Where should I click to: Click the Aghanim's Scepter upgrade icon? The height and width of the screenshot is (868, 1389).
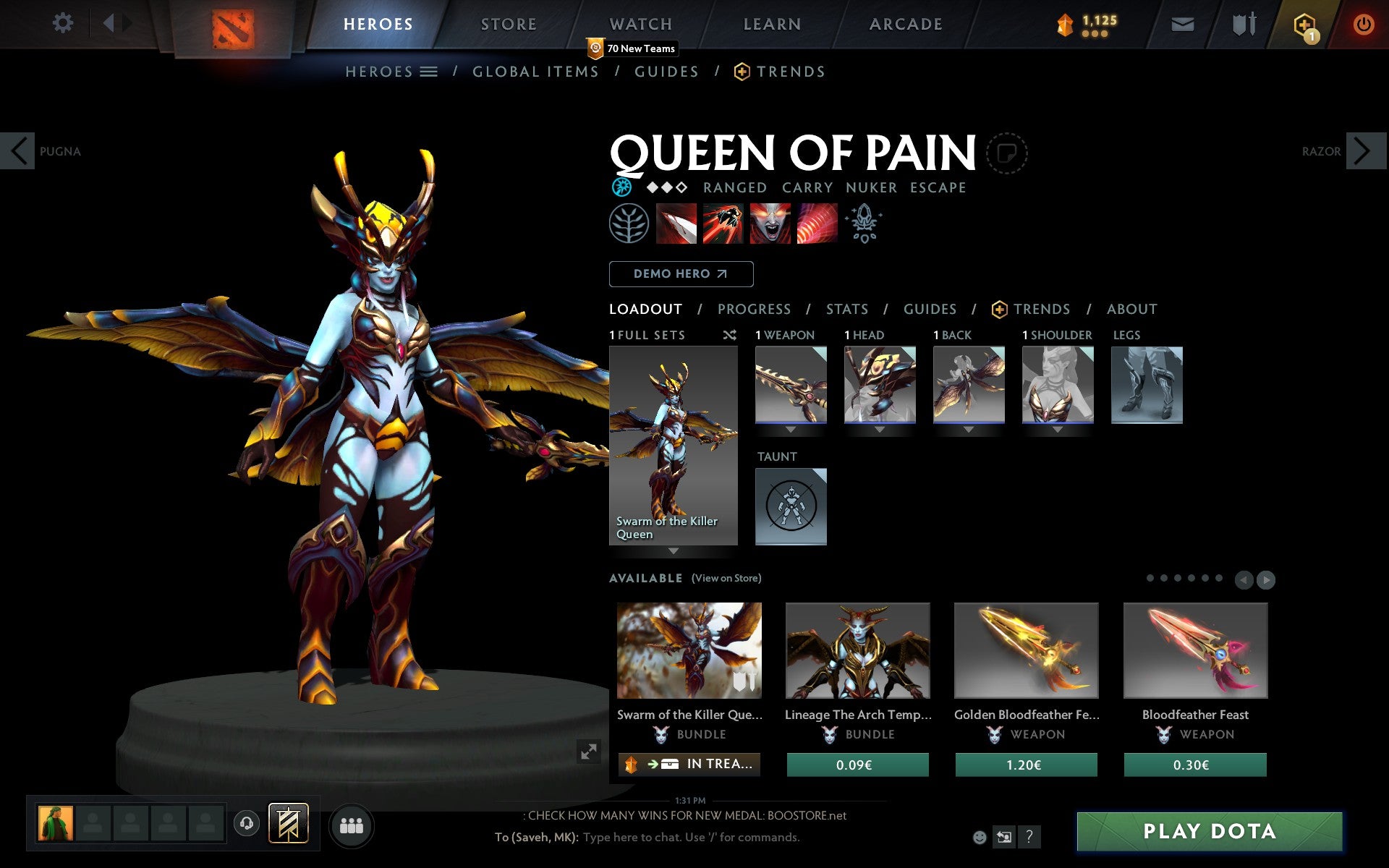865,224
